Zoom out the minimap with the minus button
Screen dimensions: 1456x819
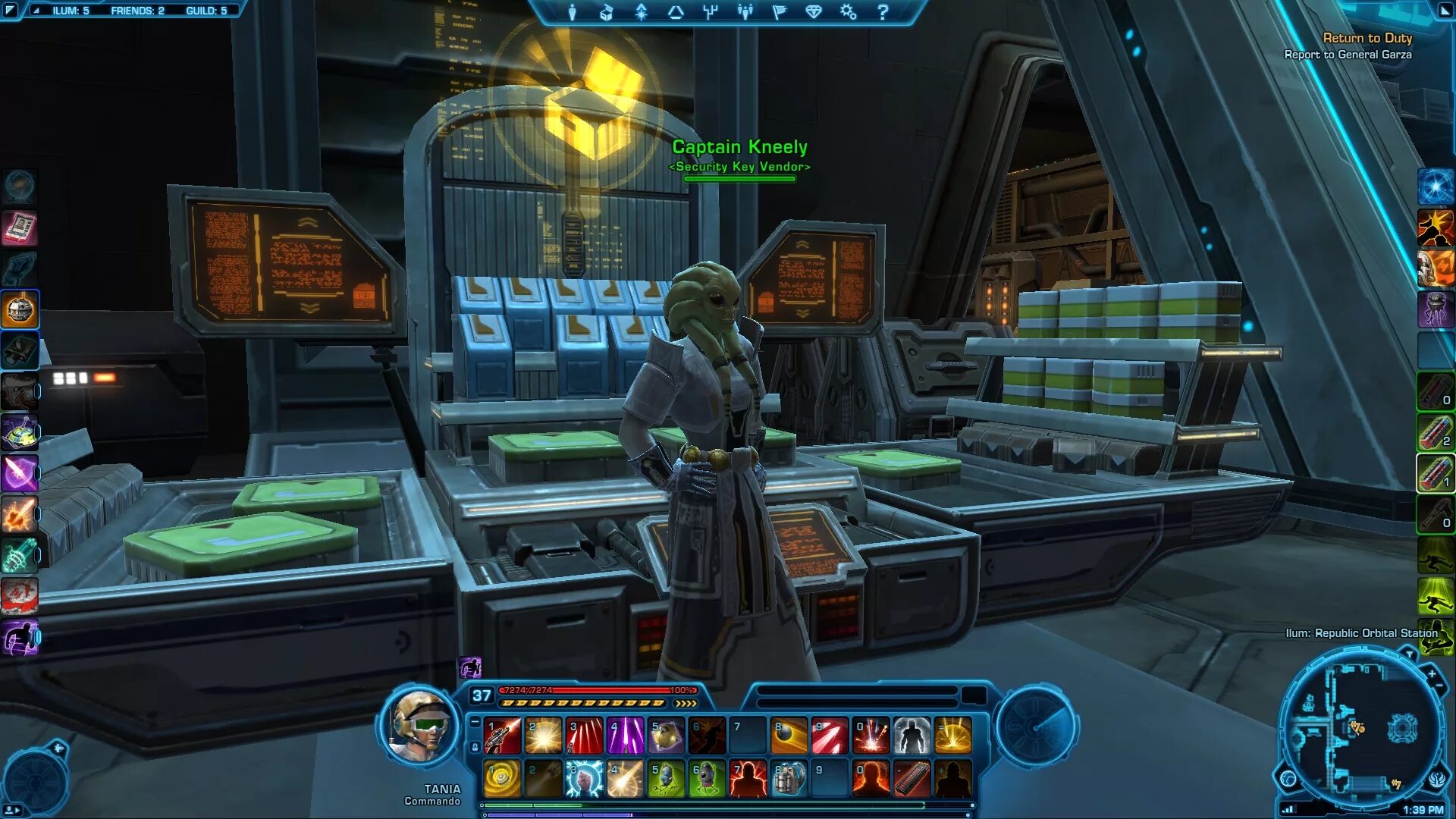(x=1440, y=686)
